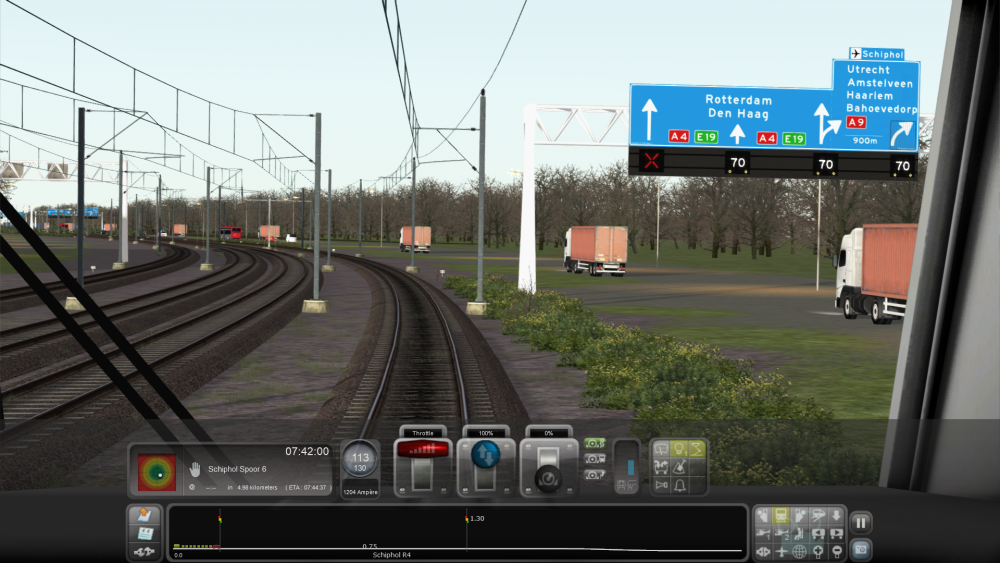Open the signal aspect radar display
Viewport: 1000px width, 563px height.
pyautogui.click(x=157, y=472)
